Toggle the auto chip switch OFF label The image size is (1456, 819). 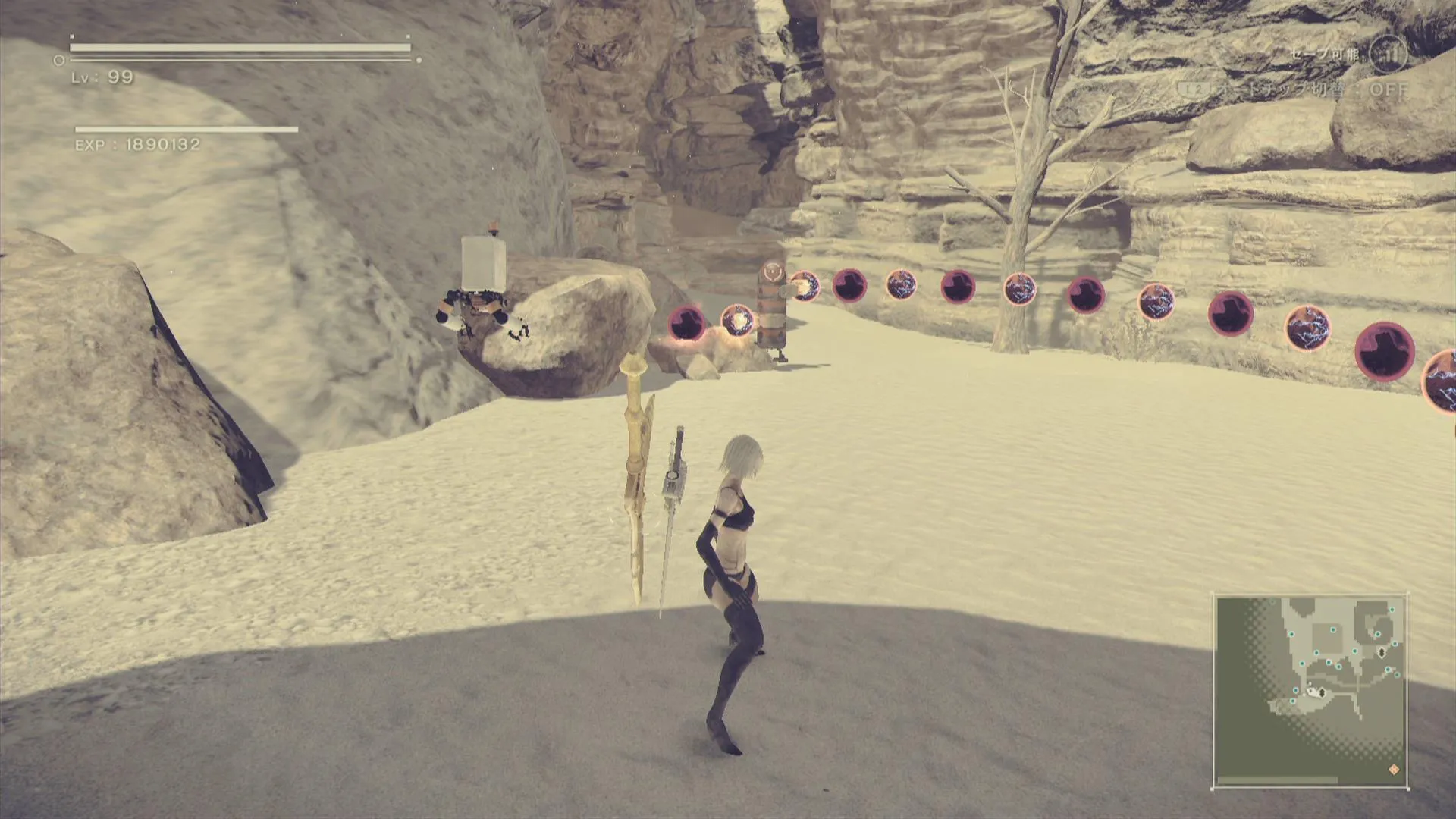pyautogui.click(x=1389, y=89)
